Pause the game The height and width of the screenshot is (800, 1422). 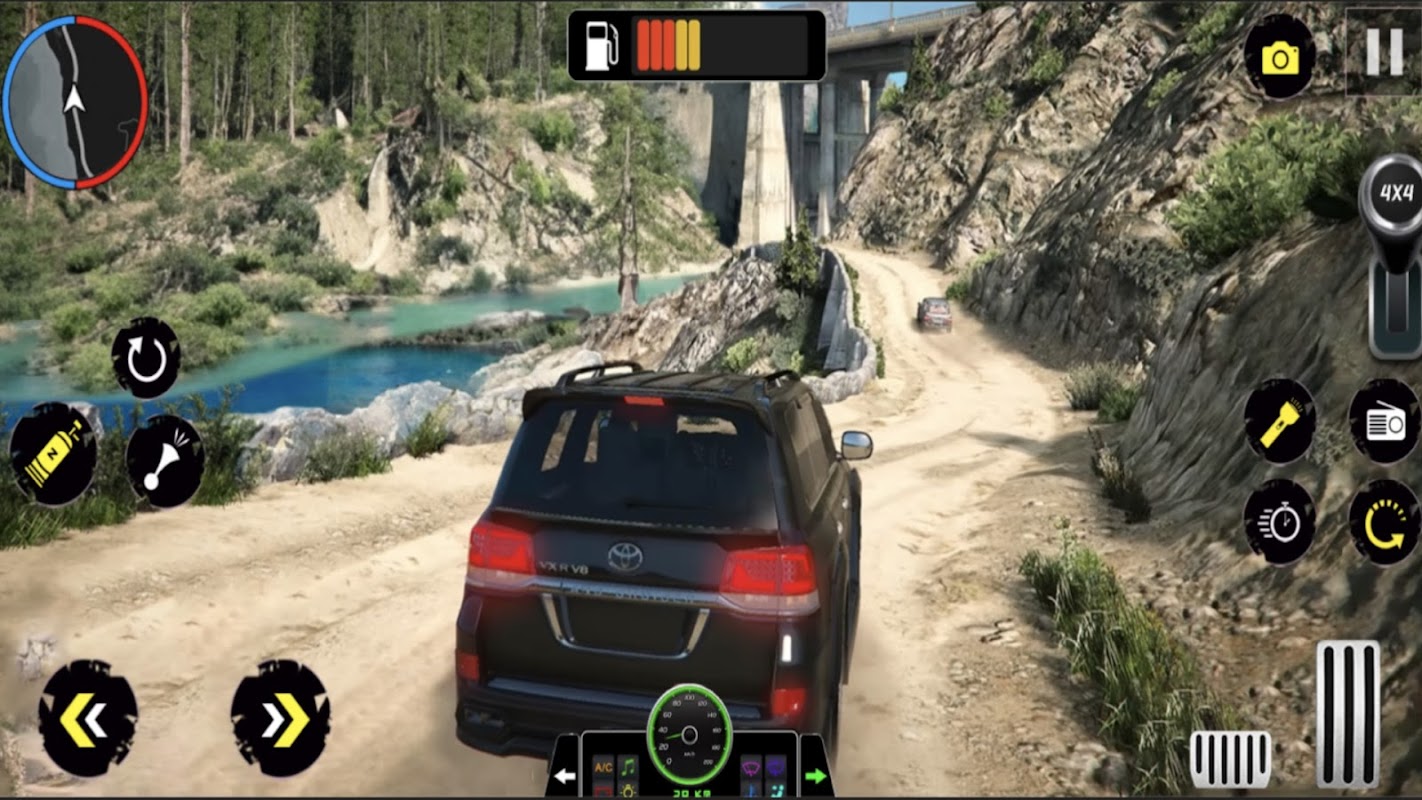click(1384, 51)
